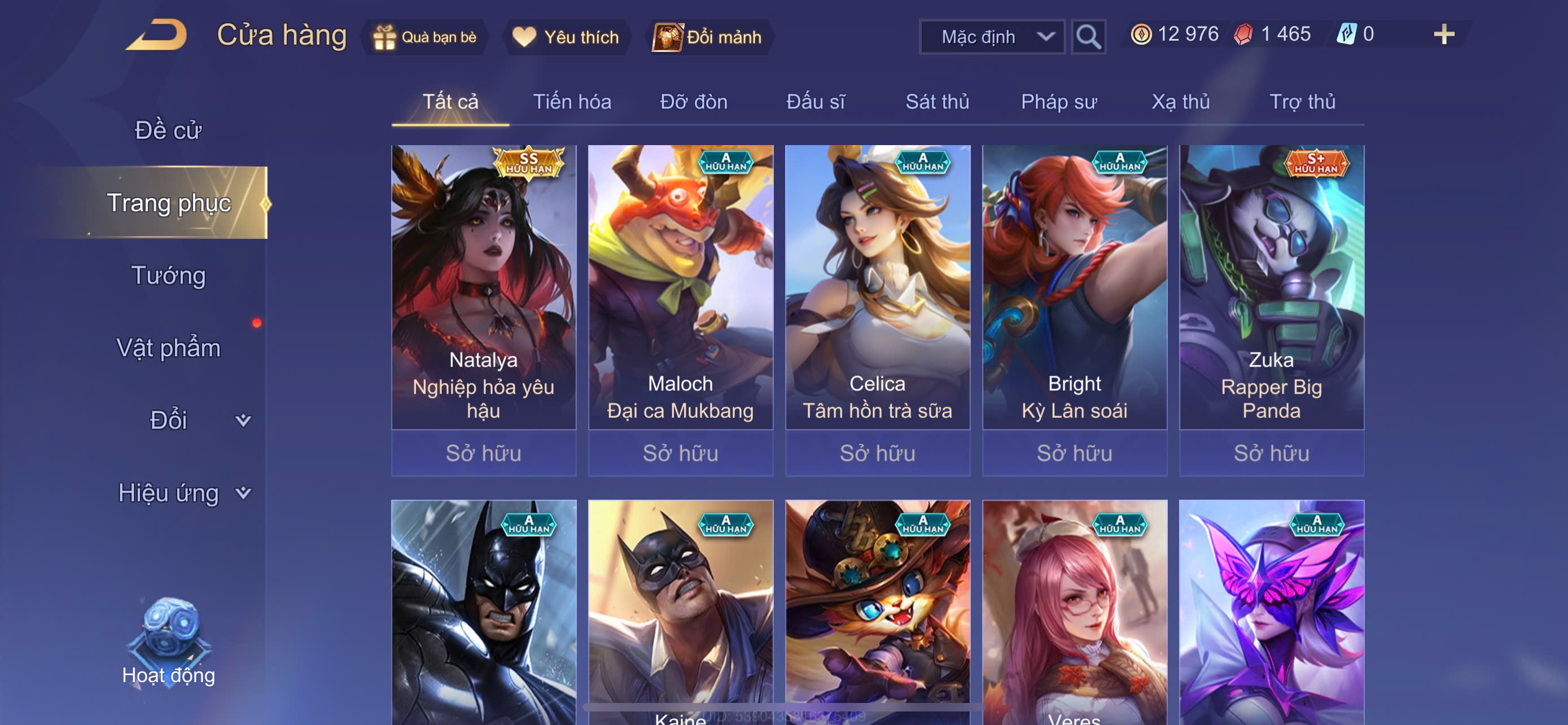Go to the Tướng heroes section
This screenshot has width=1568, height=725.
click(x=168, y=275)
